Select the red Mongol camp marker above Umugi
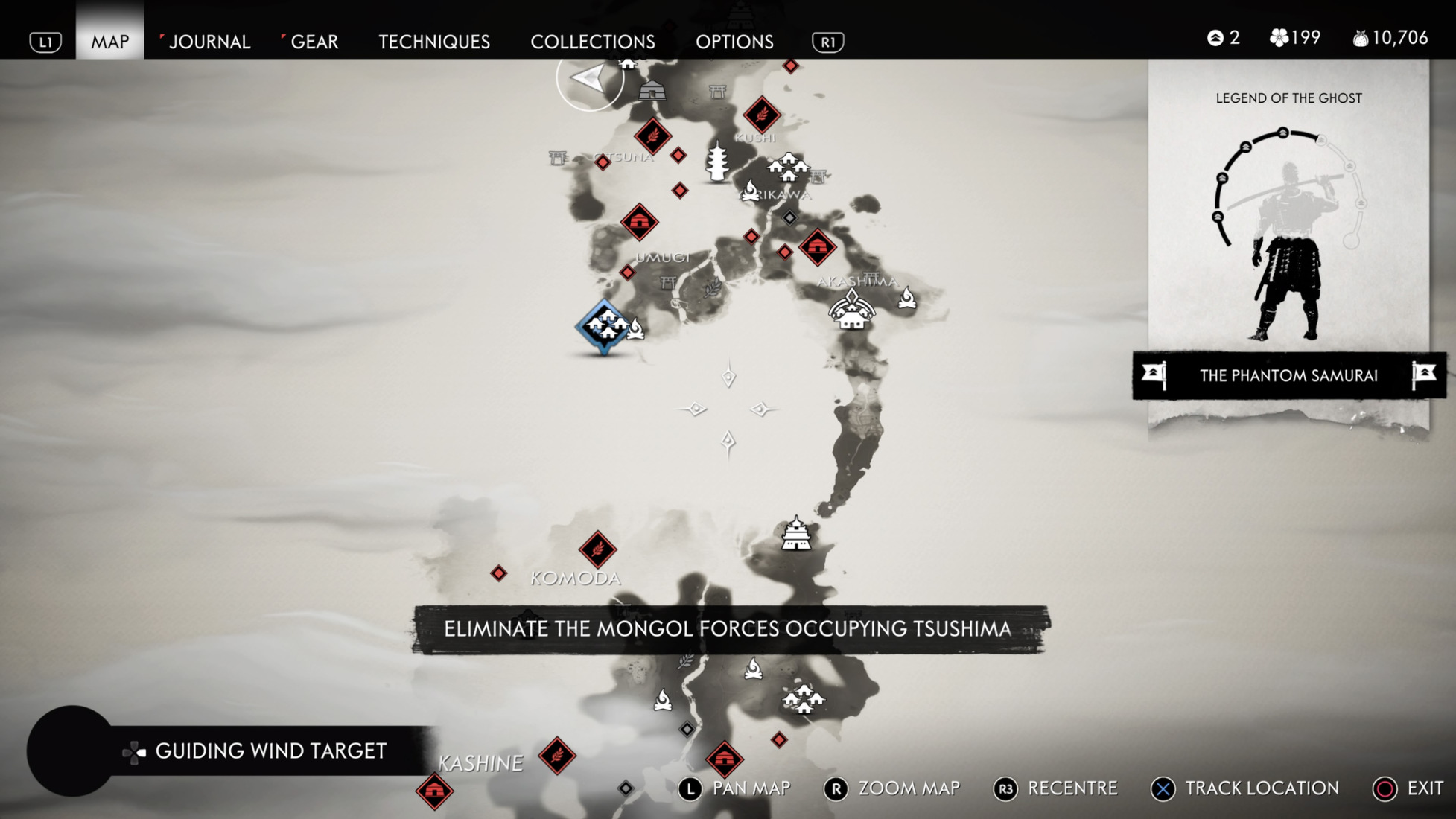1456x819 pixels. pos(639,222)
